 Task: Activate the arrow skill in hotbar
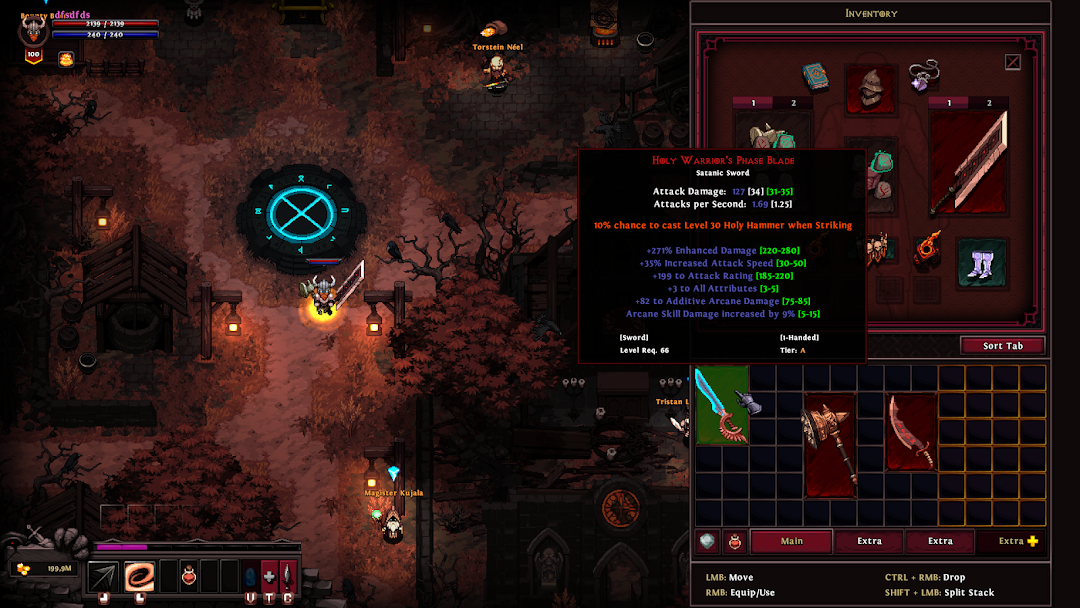click(103, 576)
